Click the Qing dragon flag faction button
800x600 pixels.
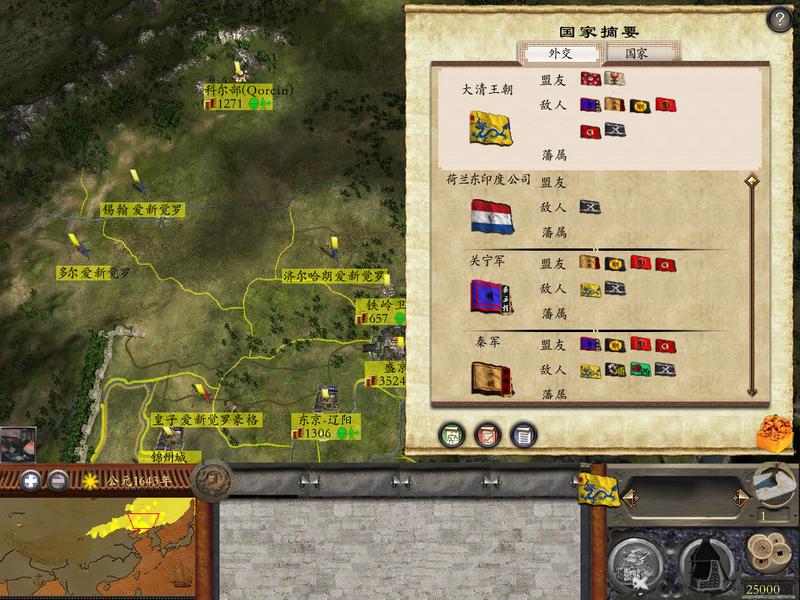click(x=597, y=490)
